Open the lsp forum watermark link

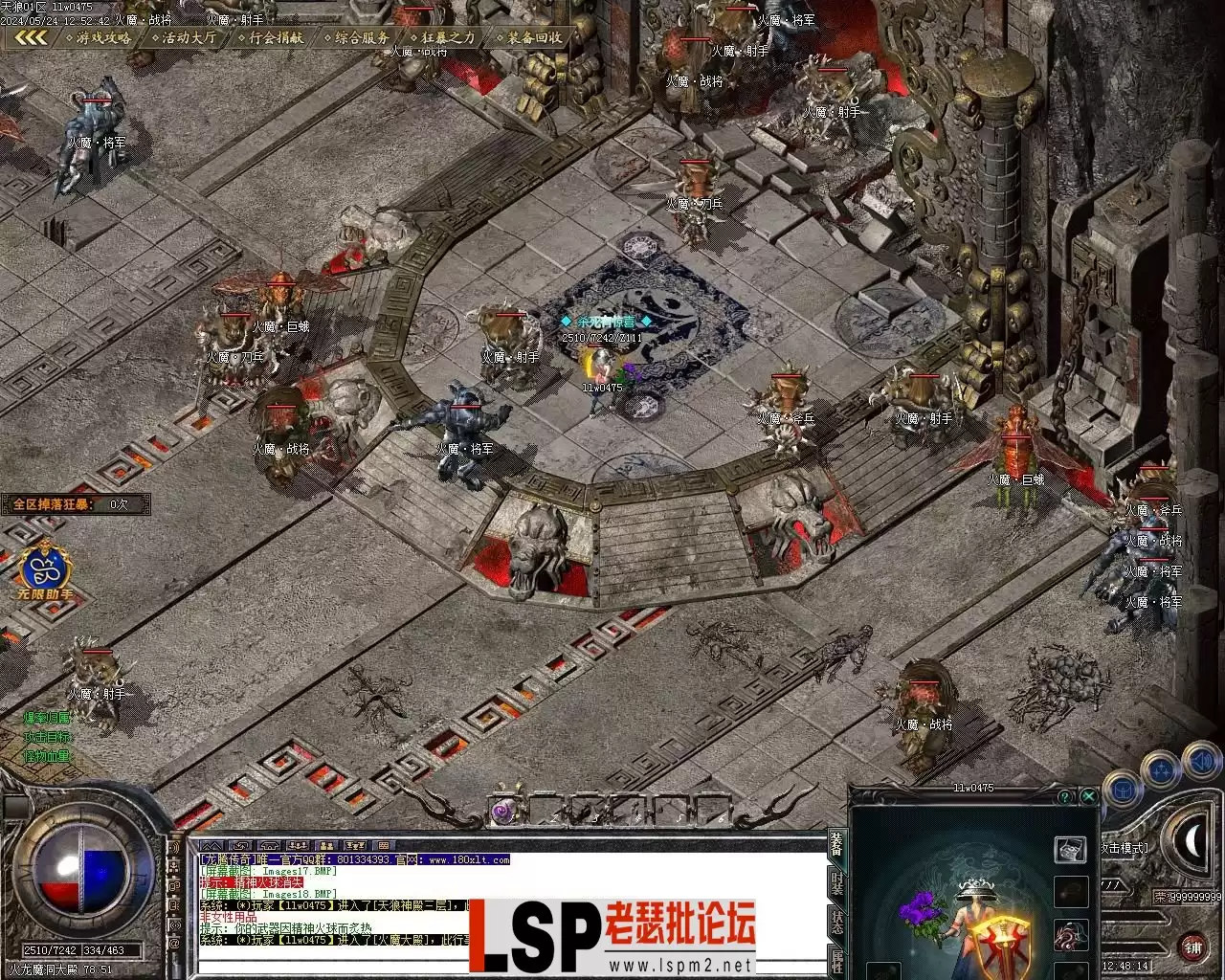612,938
